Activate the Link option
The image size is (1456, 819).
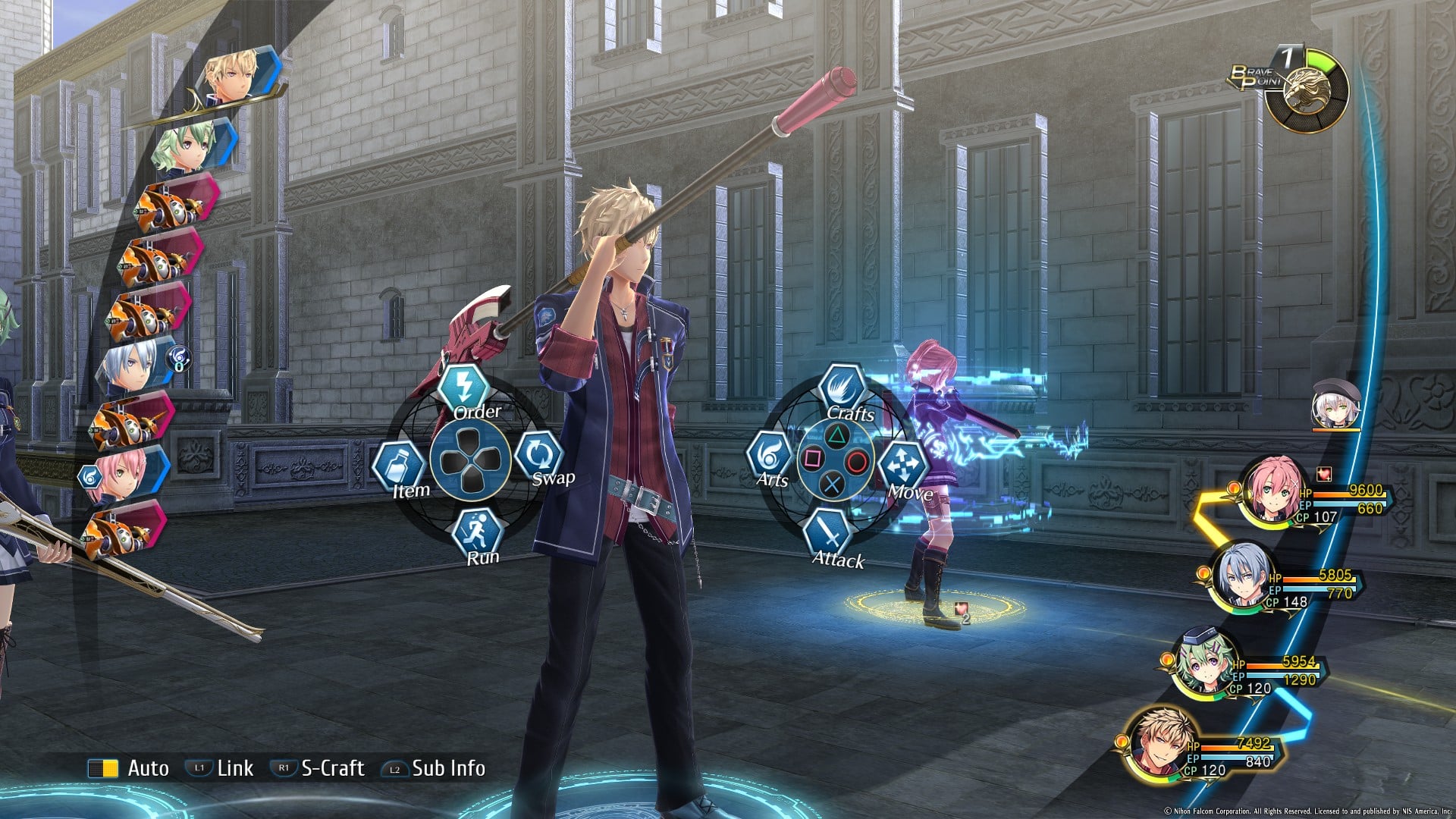(220, 768)
